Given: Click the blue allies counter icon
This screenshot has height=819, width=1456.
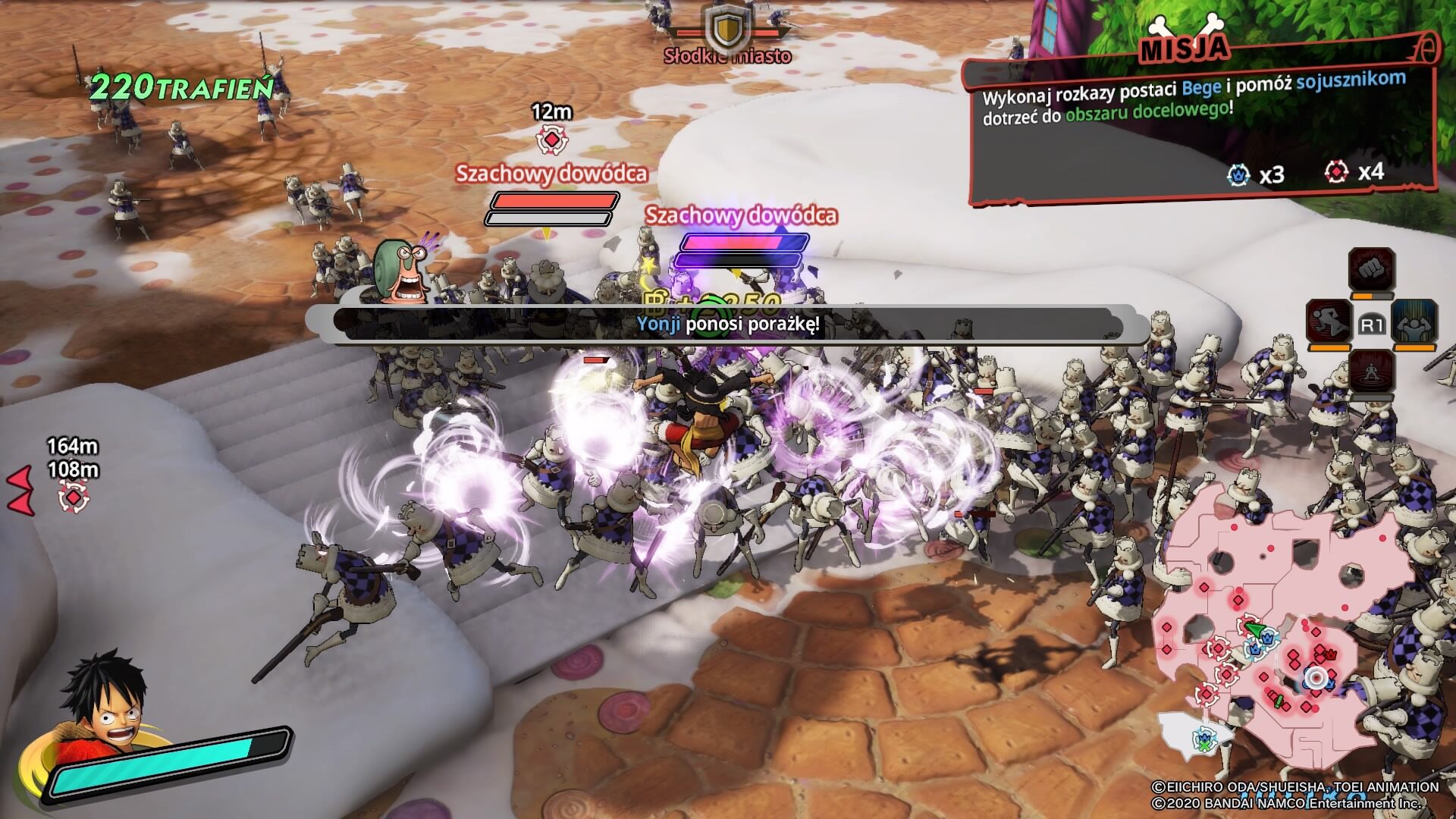Looking at the screenshot, I should (1238, 174).
